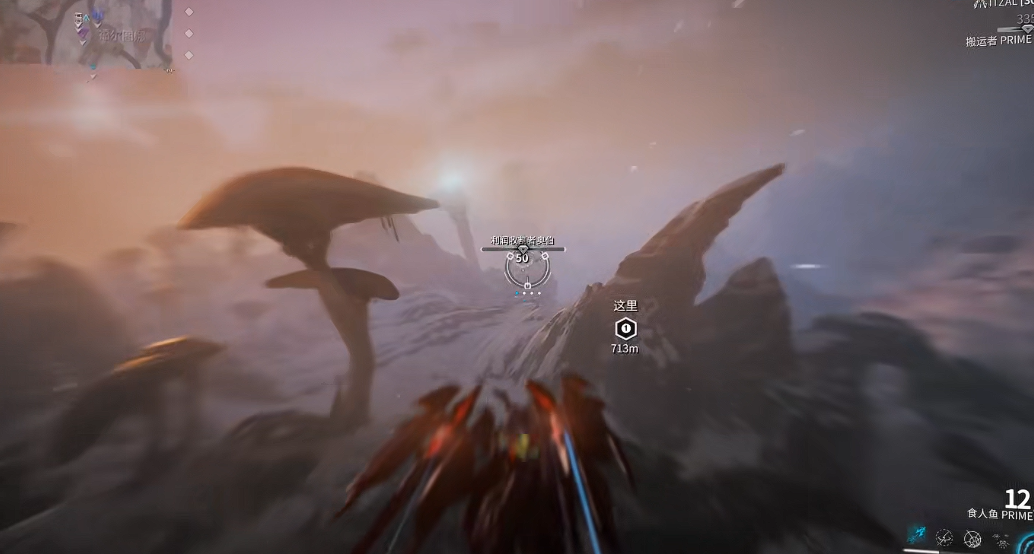This screenshot has width=1034, height=554.
Task: Activate the second archwing ability icon
Action: point(944,538)
